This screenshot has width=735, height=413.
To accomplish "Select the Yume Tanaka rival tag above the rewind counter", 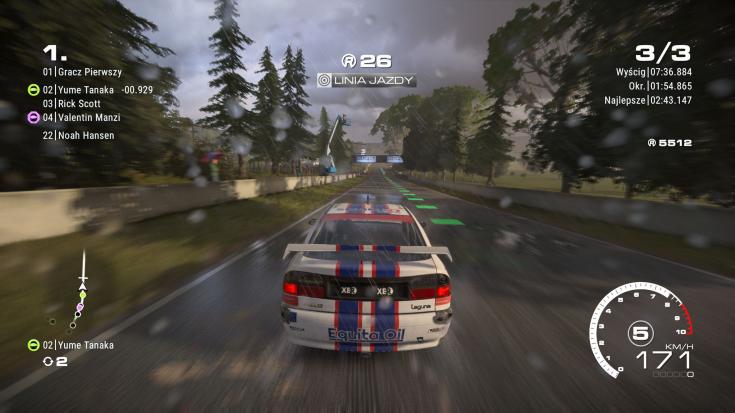I will (x=77, y=345).
